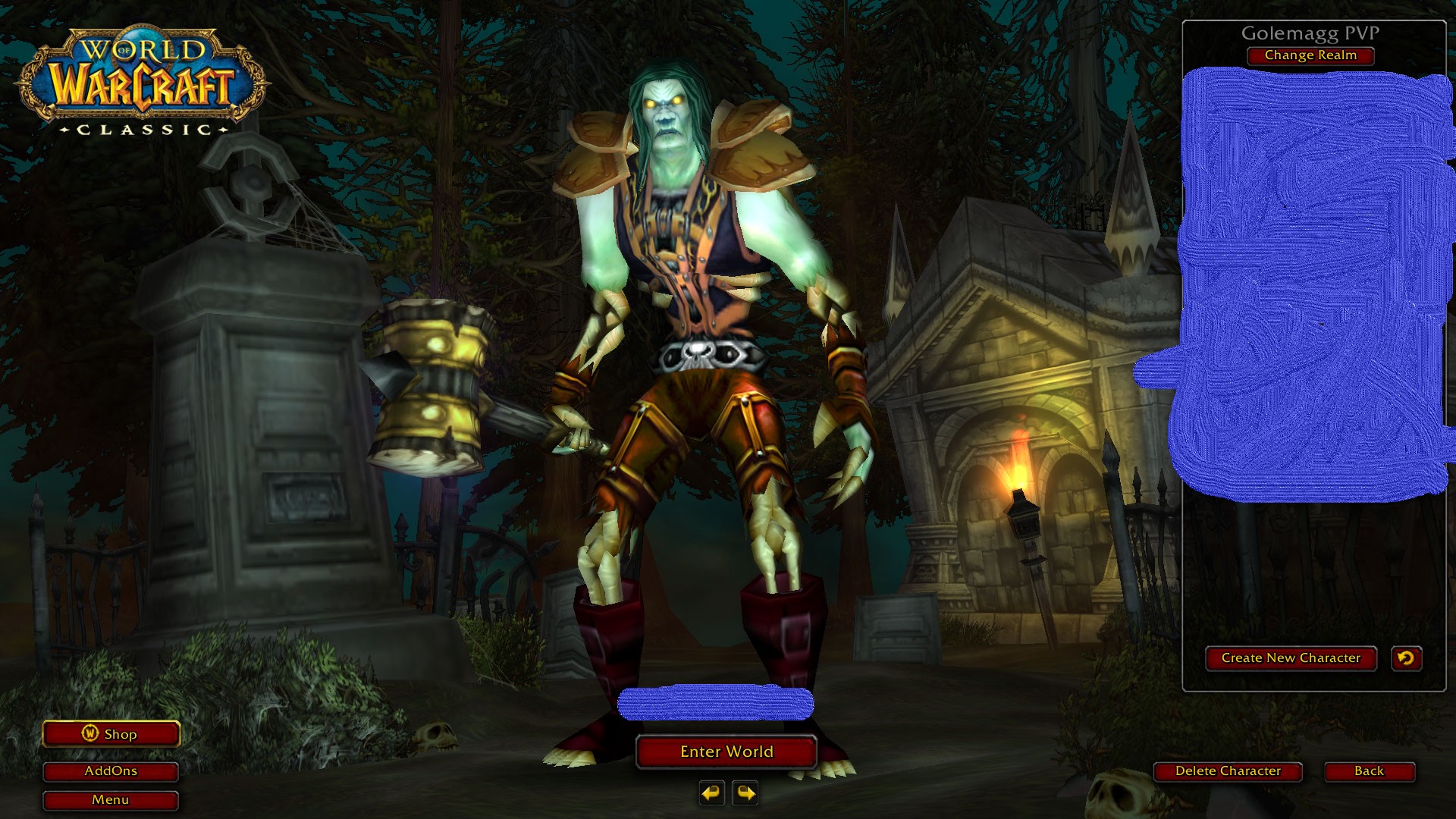
Task: Click the WoW emblem icon on the Shop button
Action: click(x=89, y=734)
